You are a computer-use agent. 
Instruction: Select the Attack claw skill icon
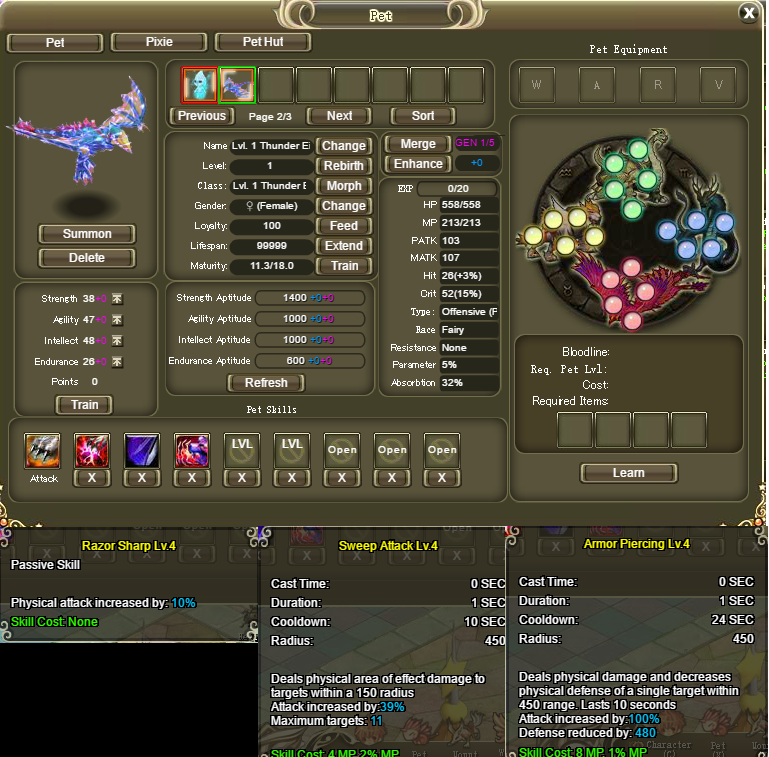[x=43, y=451]
